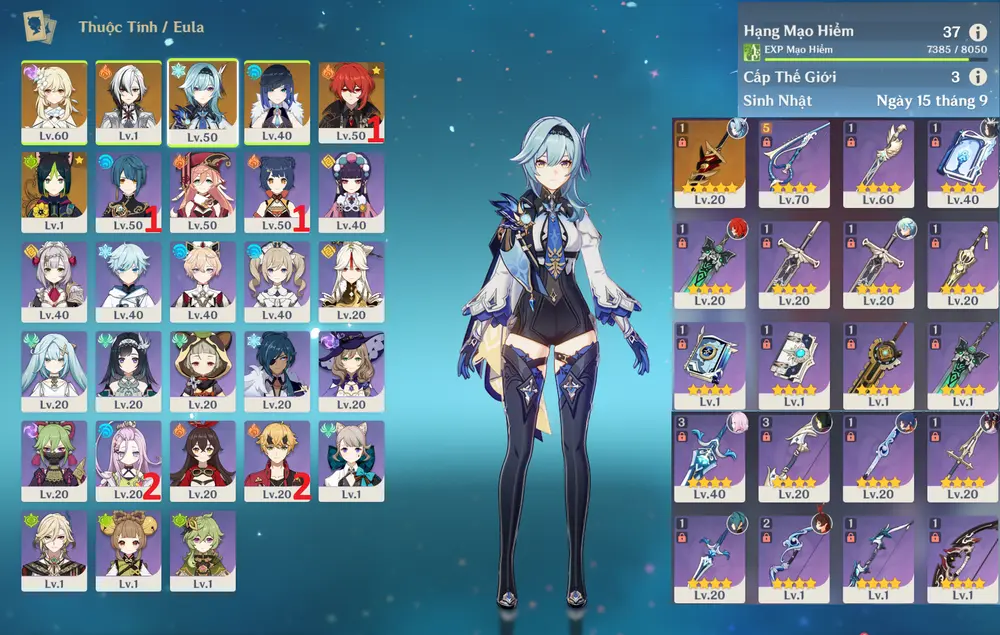
Task: Click the World Level info icon
Action: point(977,77)
